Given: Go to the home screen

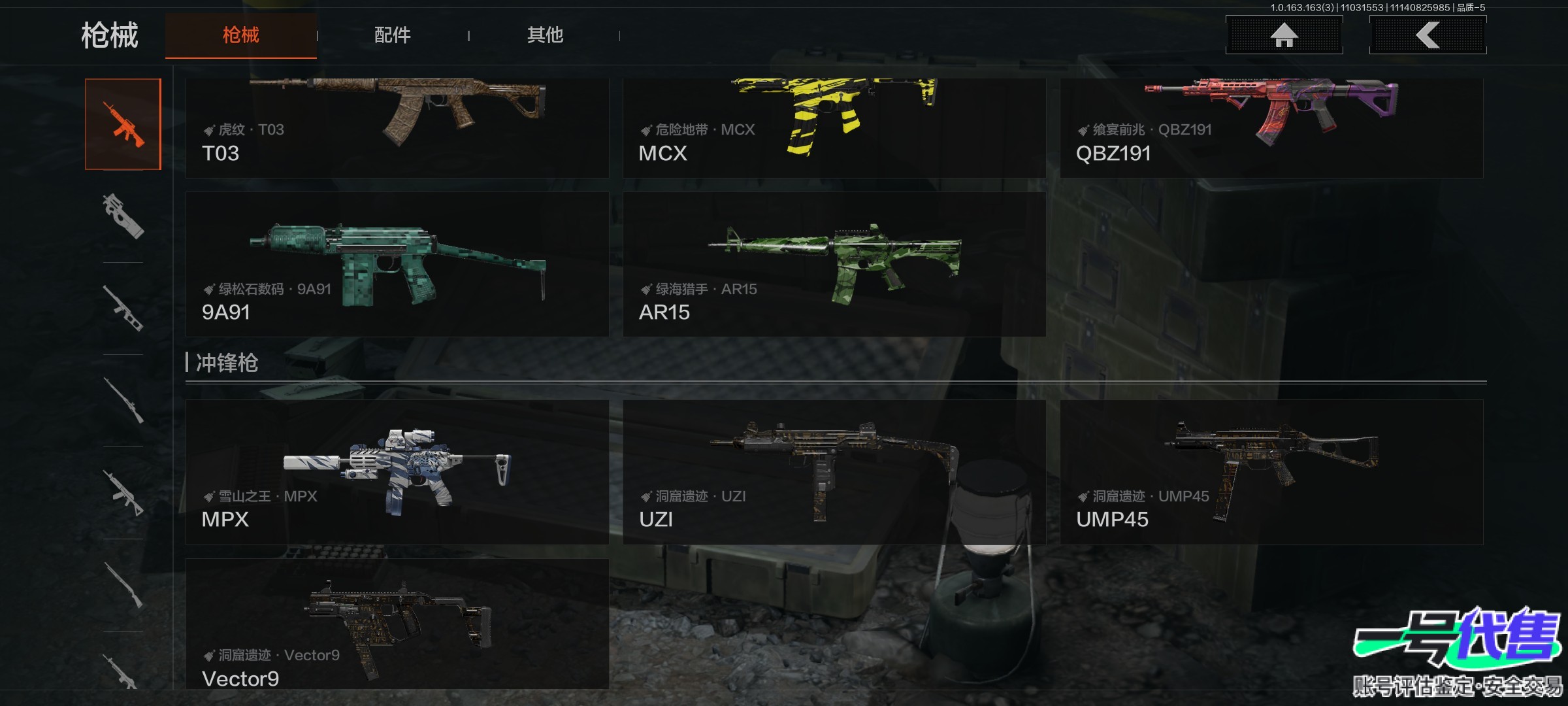Looking at the screenshot, I should pos(1284,35).
